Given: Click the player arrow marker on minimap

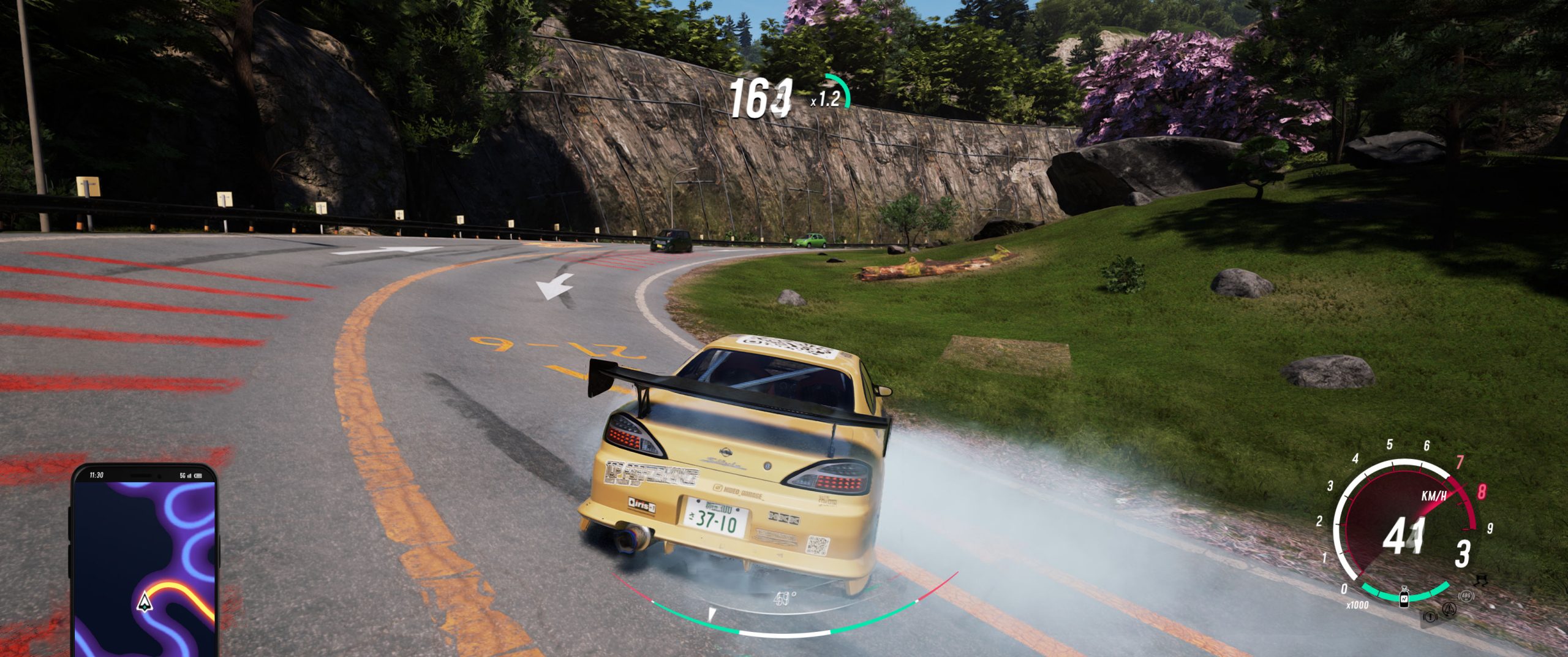Looking at the screenshot, I should point(145,602).
